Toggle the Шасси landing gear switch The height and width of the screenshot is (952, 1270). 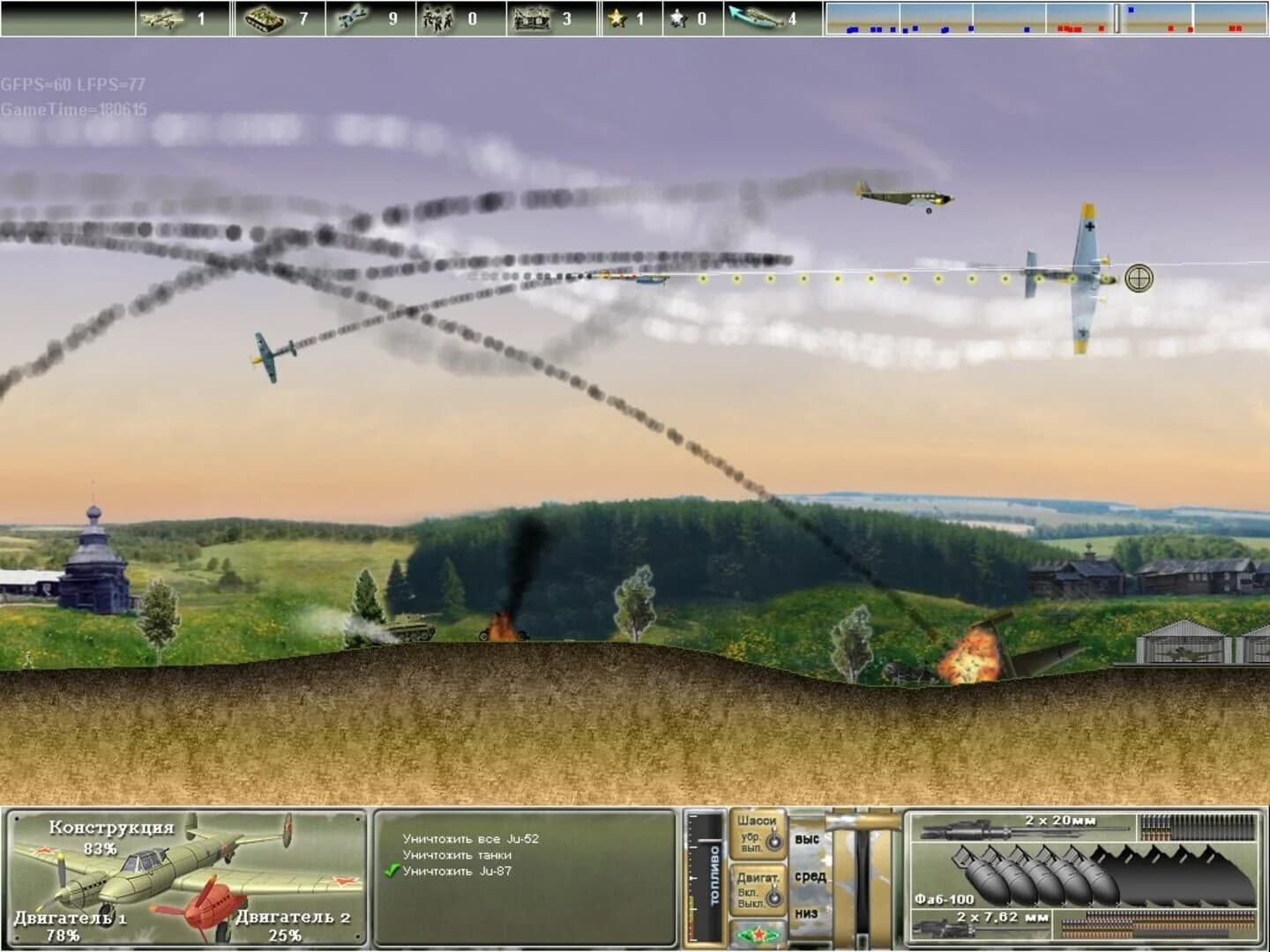point(776,842)
